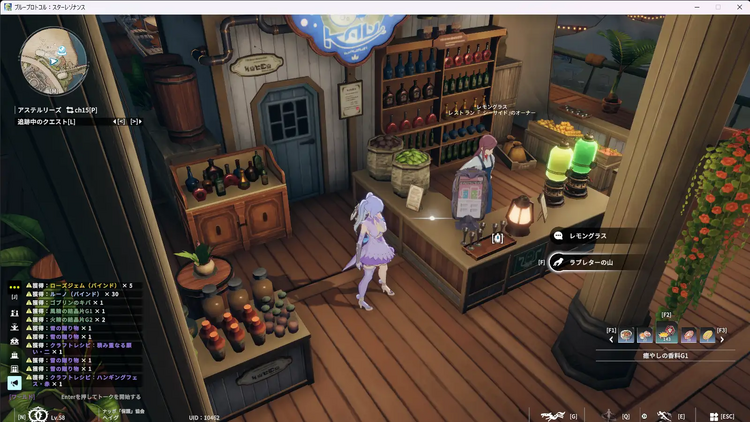This screenshot has height=422, width=750.
Task: Open the circular minimap
Action: [51, 60]
